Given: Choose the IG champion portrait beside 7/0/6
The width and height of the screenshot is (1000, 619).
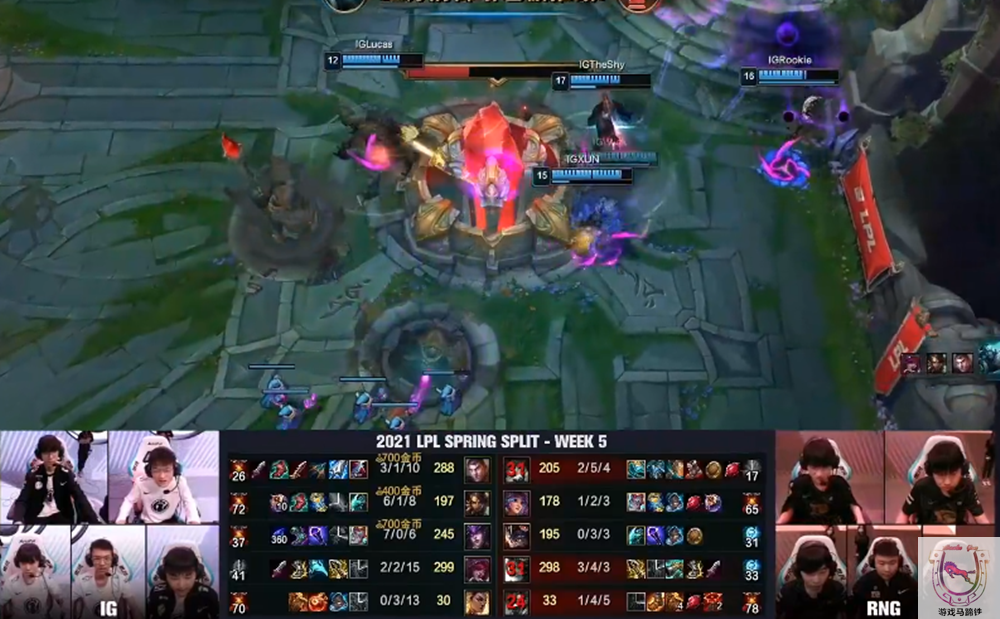Looking at the screenshot, I should click(478, 535).
